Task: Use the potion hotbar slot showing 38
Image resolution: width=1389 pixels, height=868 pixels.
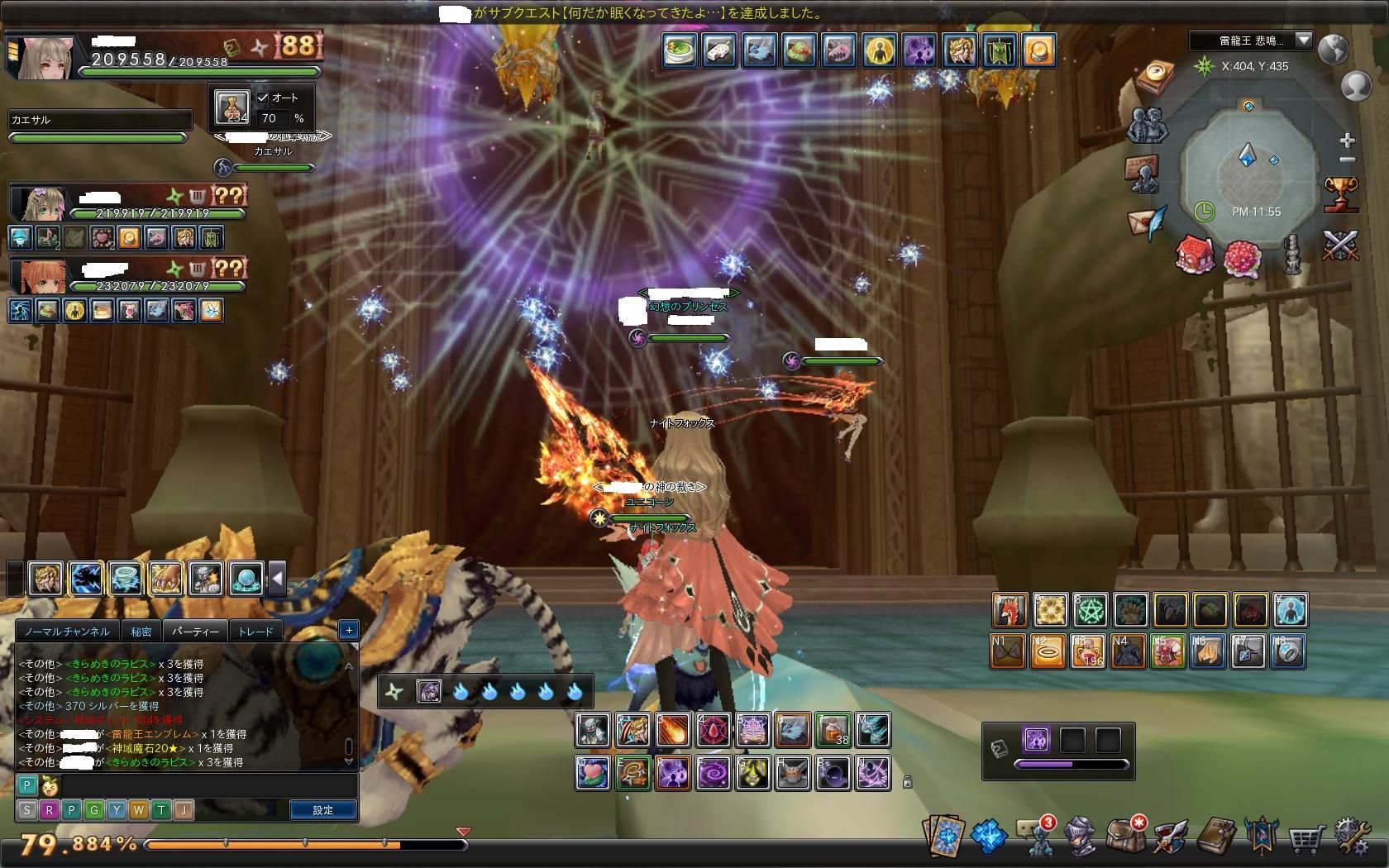Action: tap(833, 730)
